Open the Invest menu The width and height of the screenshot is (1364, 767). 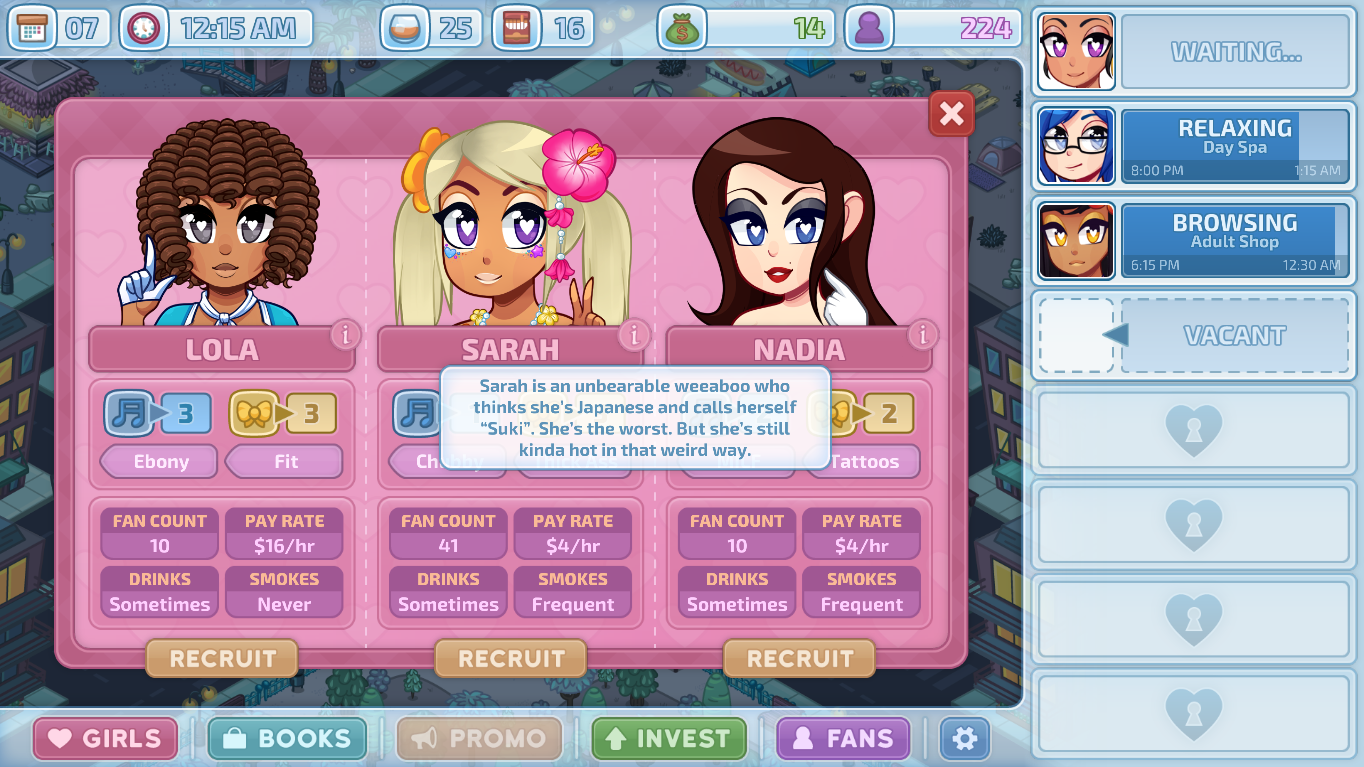(669, 739)
